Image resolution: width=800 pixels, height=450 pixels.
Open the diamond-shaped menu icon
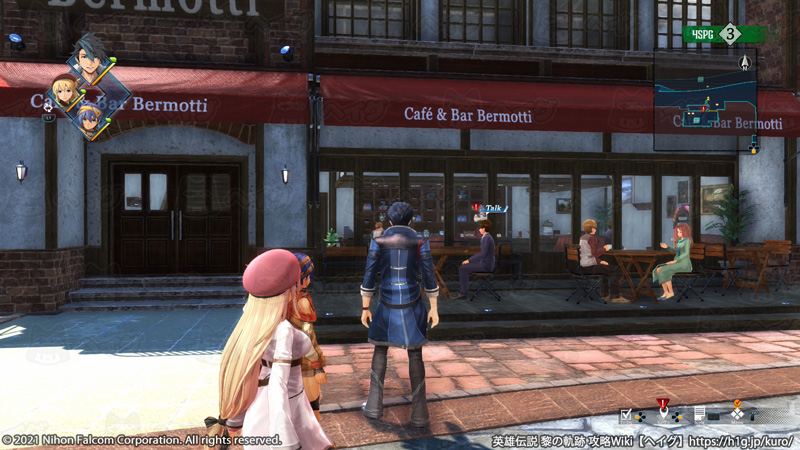(737, 413)
